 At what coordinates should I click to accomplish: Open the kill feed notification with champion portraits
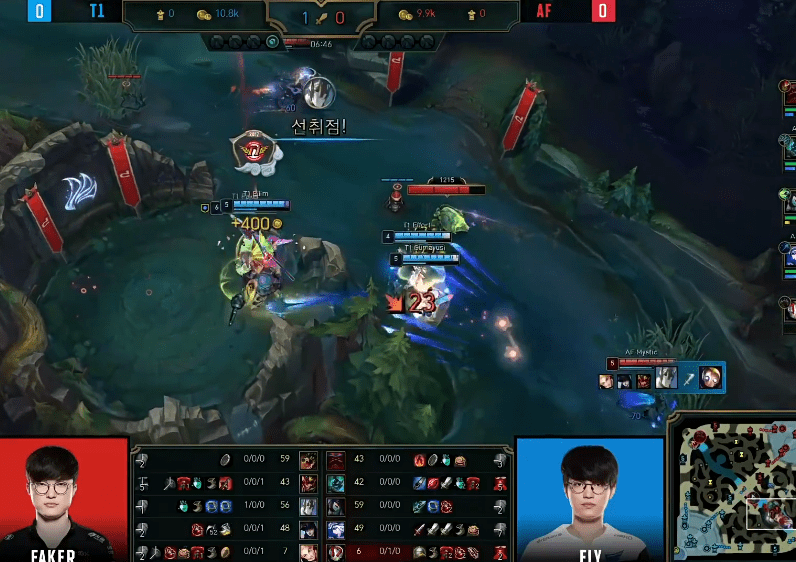tap(660, 378)
